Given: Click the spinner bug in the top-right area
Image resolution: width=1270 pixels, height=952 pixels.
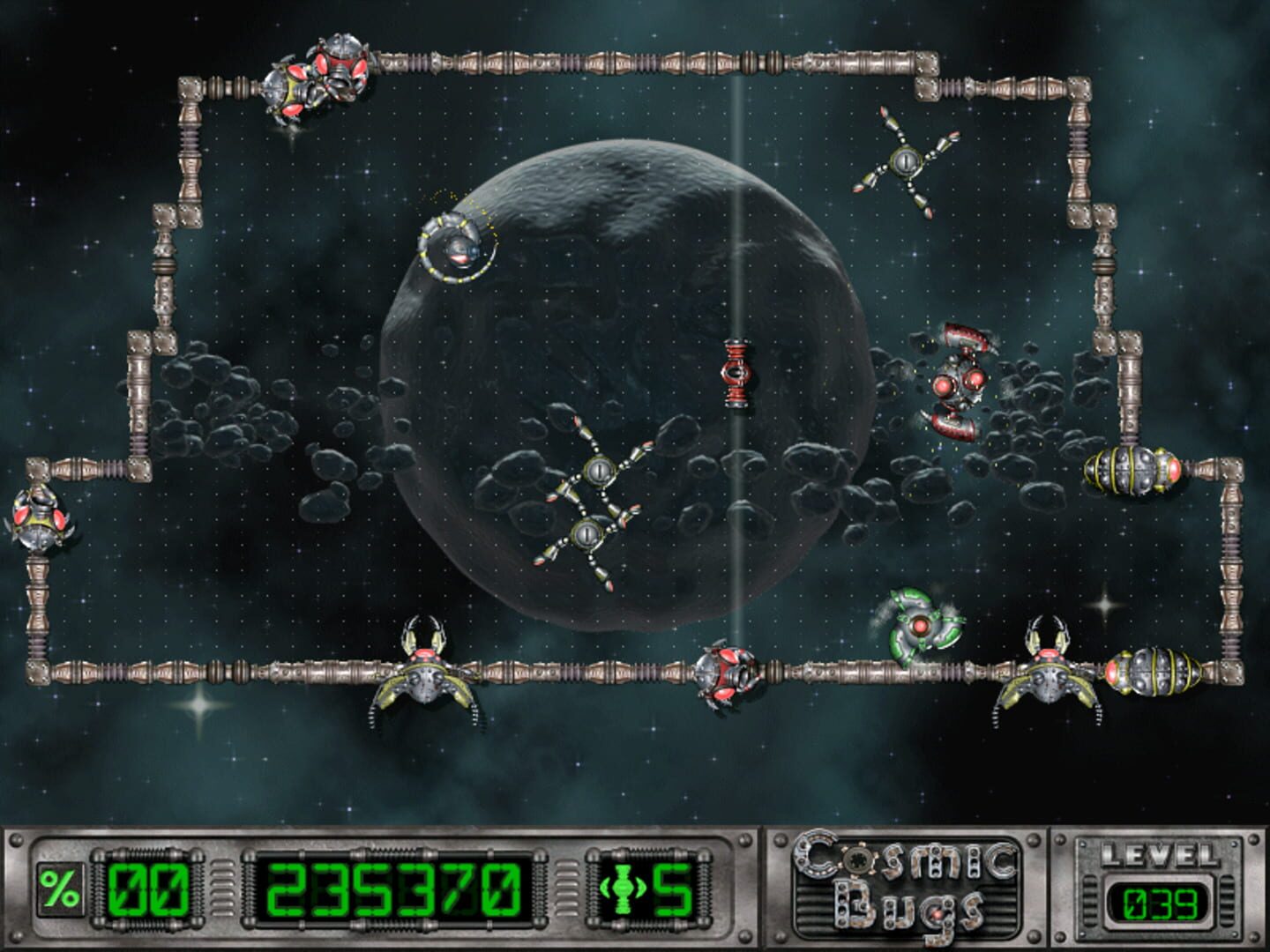Looking at the screenshot, I should tap(906, 160).
